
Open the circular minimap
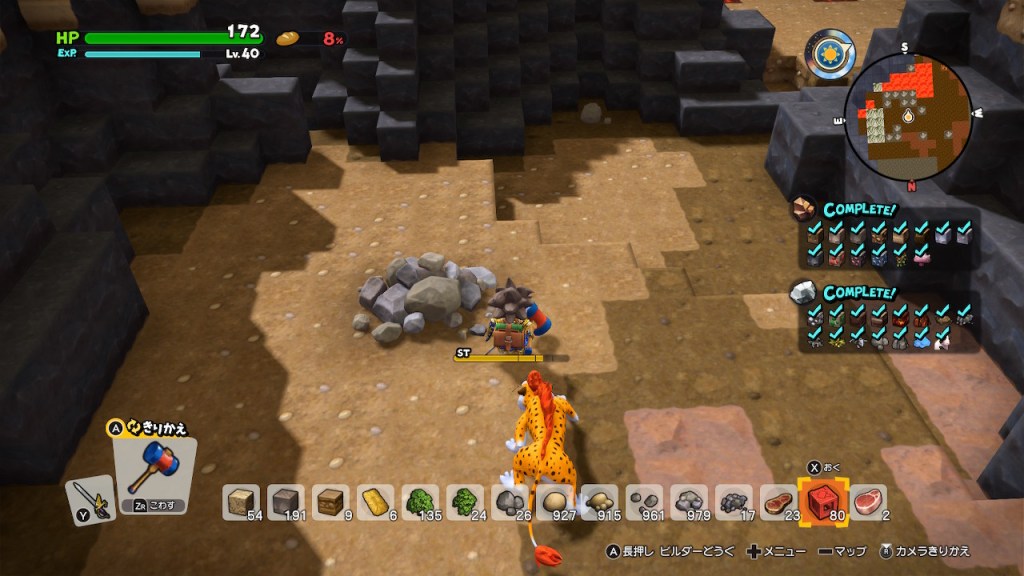tap(907, 117)
